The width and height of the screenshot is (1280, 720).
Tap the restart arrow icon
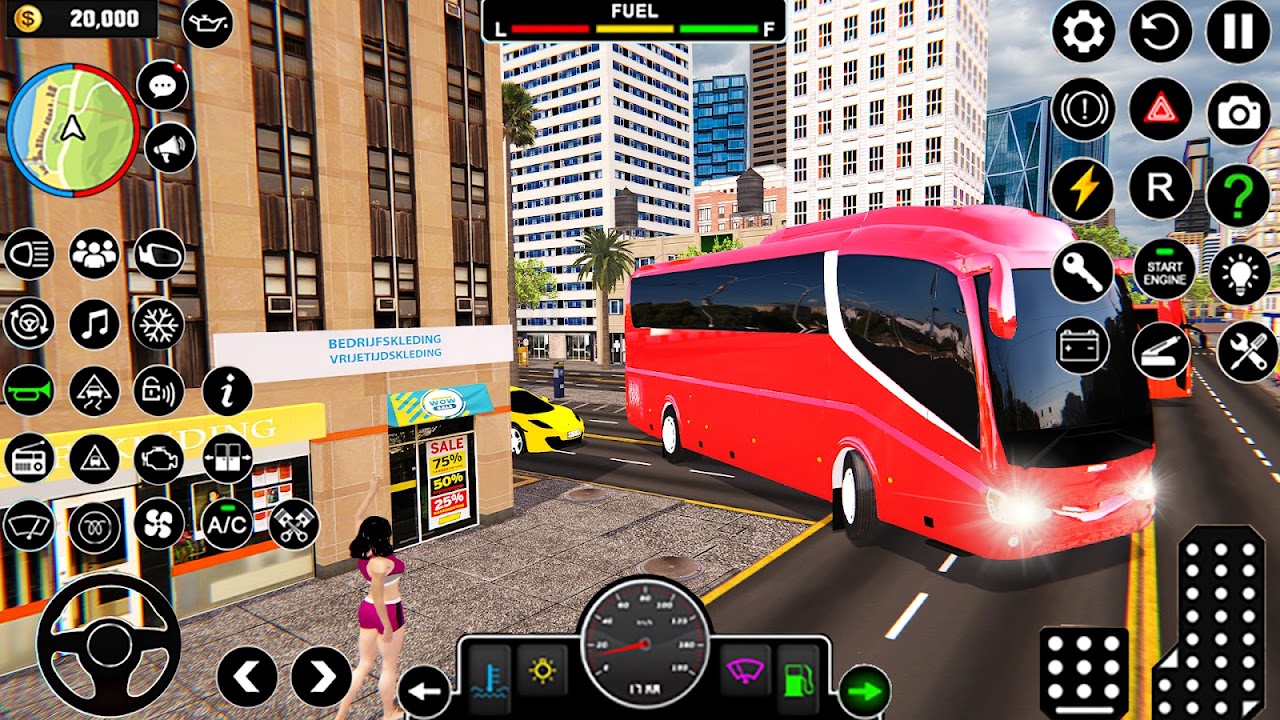point(1161,32)
